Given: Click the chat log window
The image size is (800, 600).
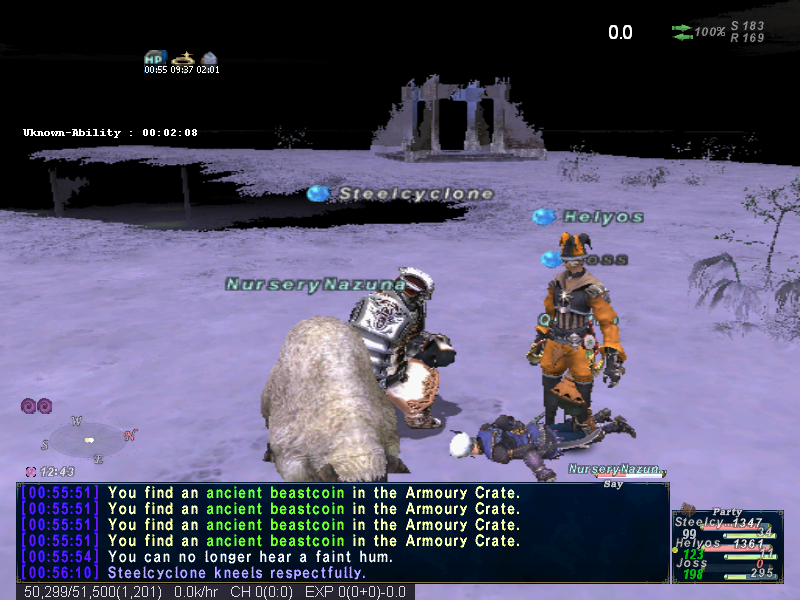Looking at the screenshot, I should (342, 532).
